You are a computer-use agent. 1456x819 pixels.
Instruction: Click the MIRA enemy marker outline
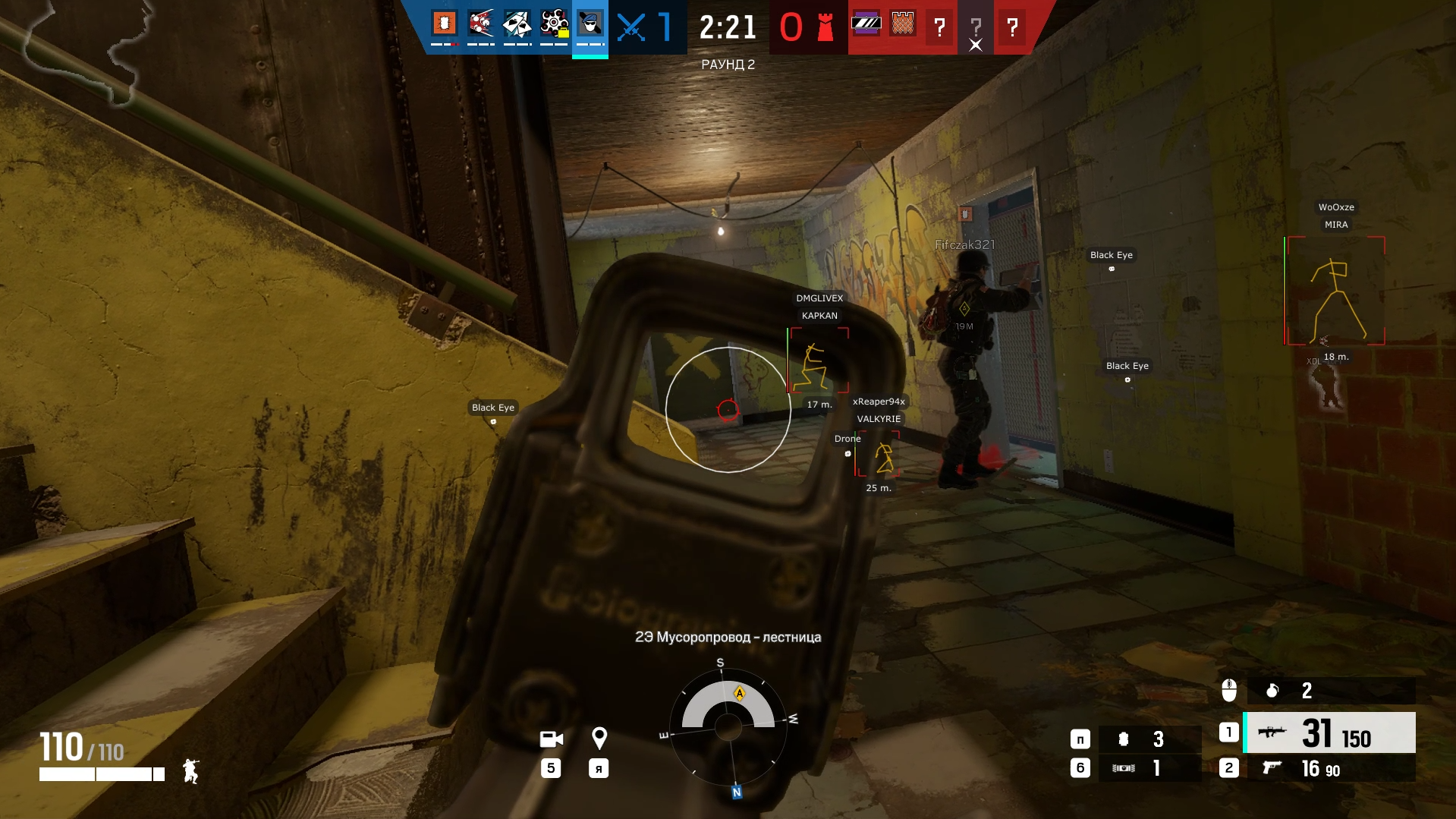tap(1335, 291)
